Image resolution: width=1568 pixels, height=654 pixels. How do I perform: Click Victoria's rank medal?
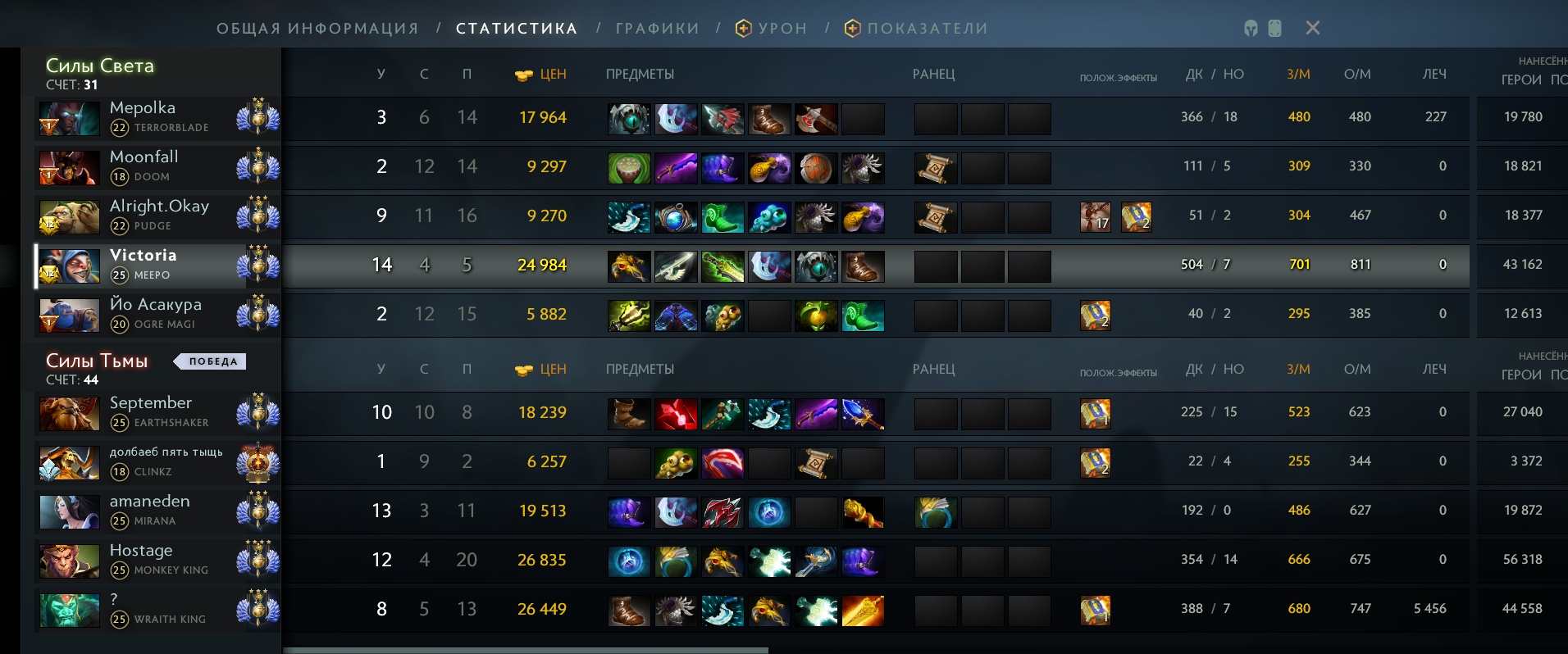[x=258, y=265]
